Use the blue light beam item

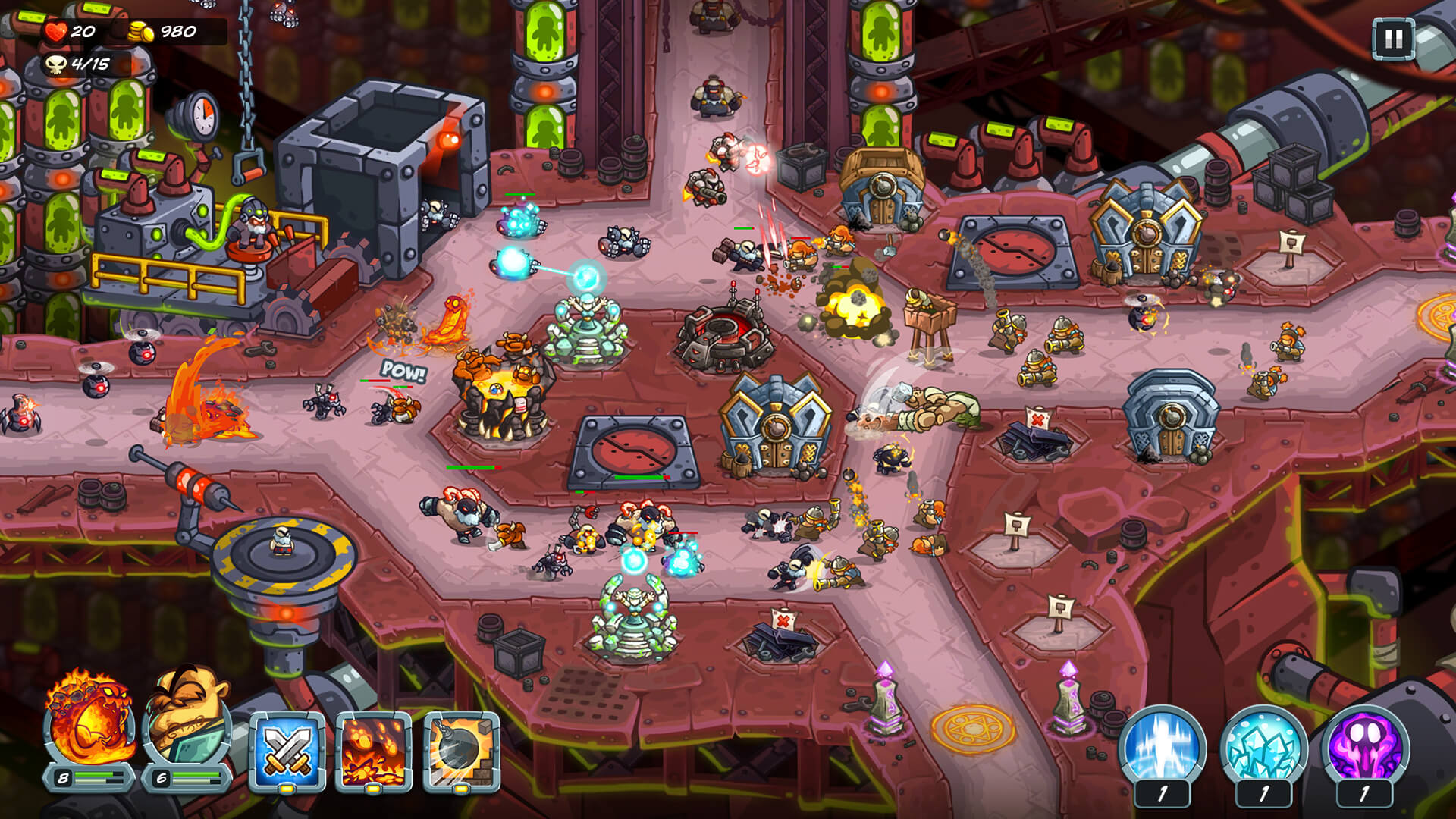(x=1162, y=747)
